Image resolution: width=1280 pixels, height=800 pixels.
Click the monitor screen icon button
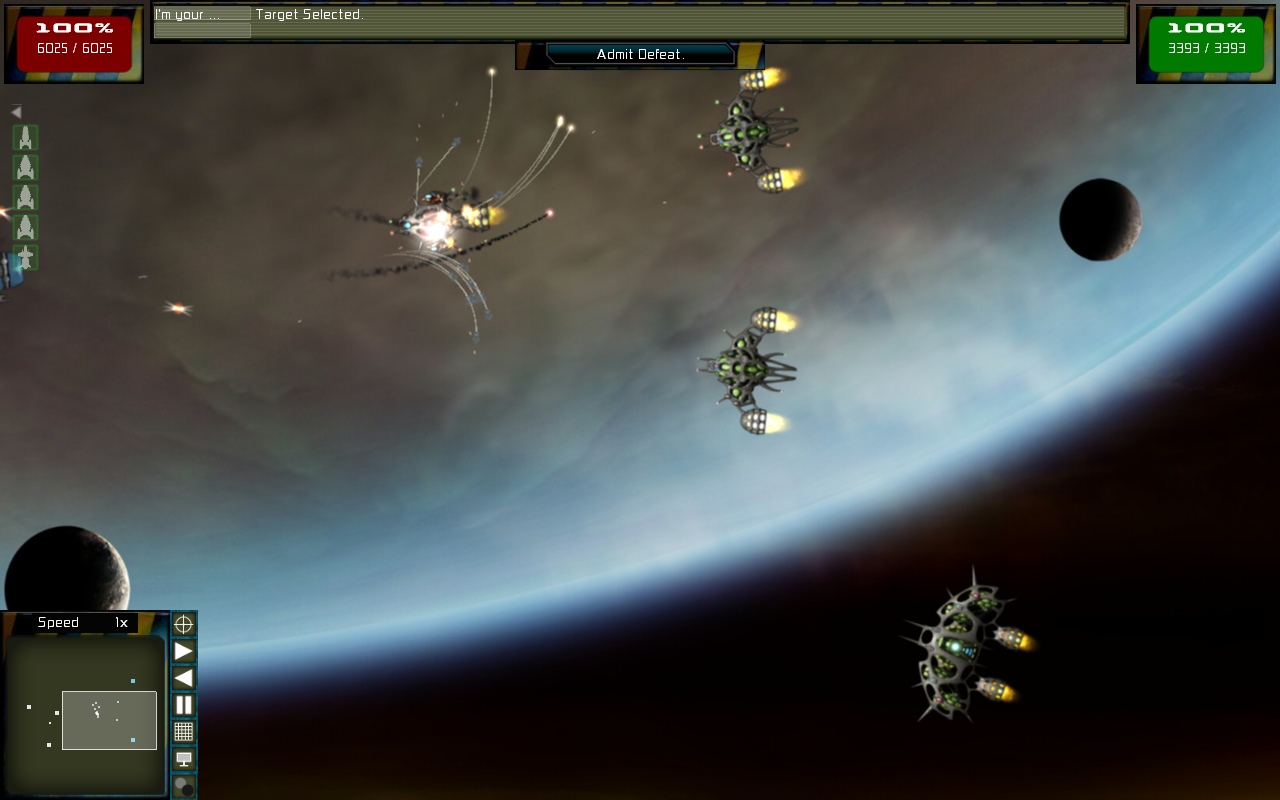click(x=184, y=759)
